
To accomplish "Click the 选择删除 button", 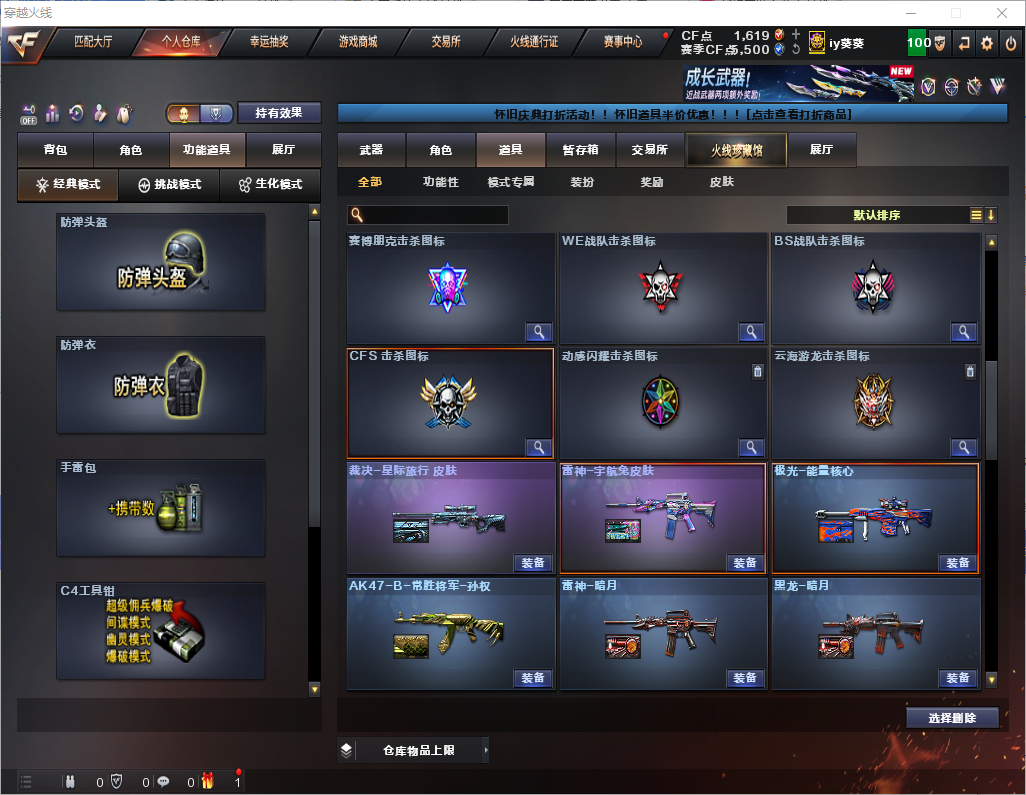I will click(952, 718).
